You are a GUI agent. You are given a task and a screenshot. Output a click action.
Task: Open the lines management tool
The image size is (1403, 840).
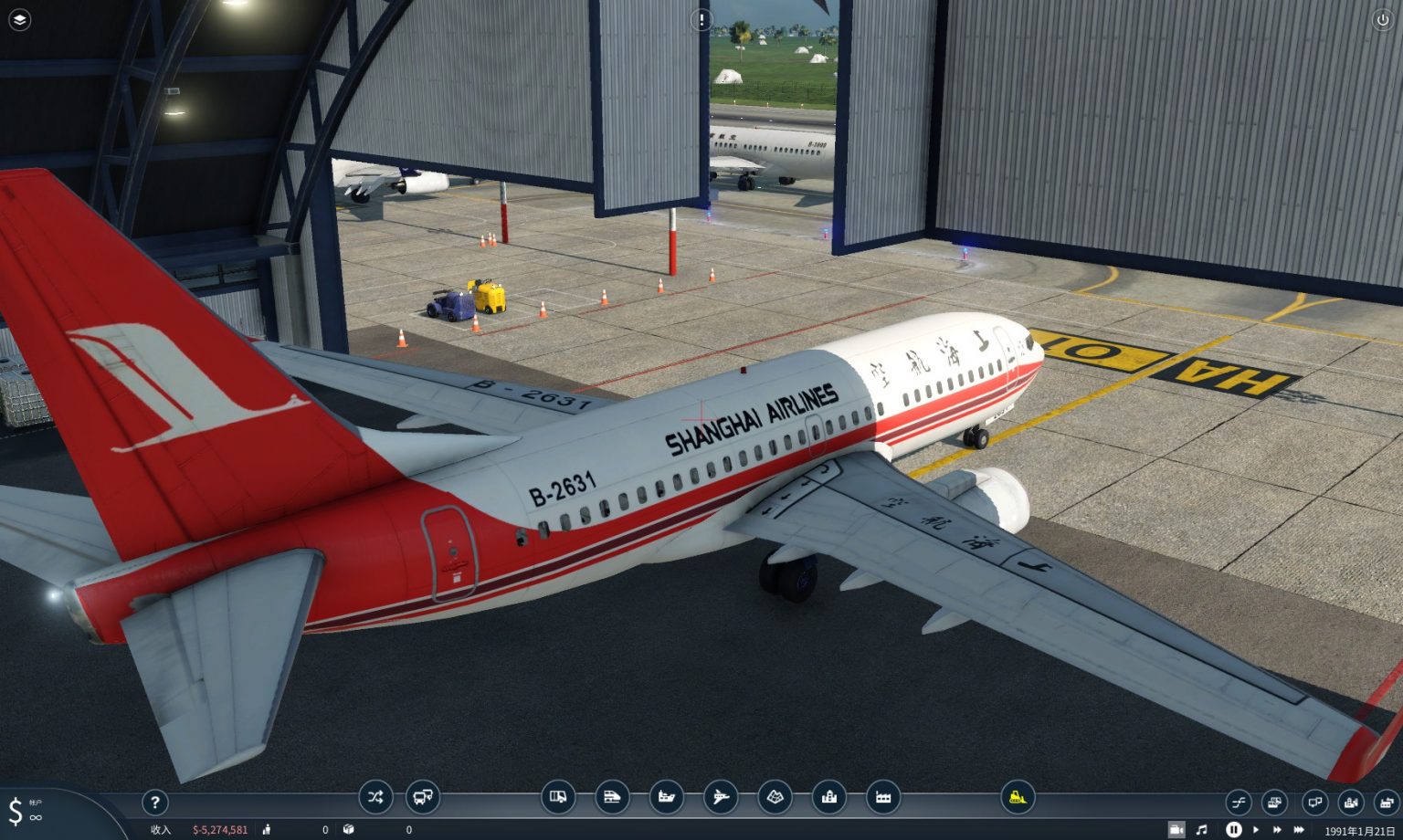(375, 797)
